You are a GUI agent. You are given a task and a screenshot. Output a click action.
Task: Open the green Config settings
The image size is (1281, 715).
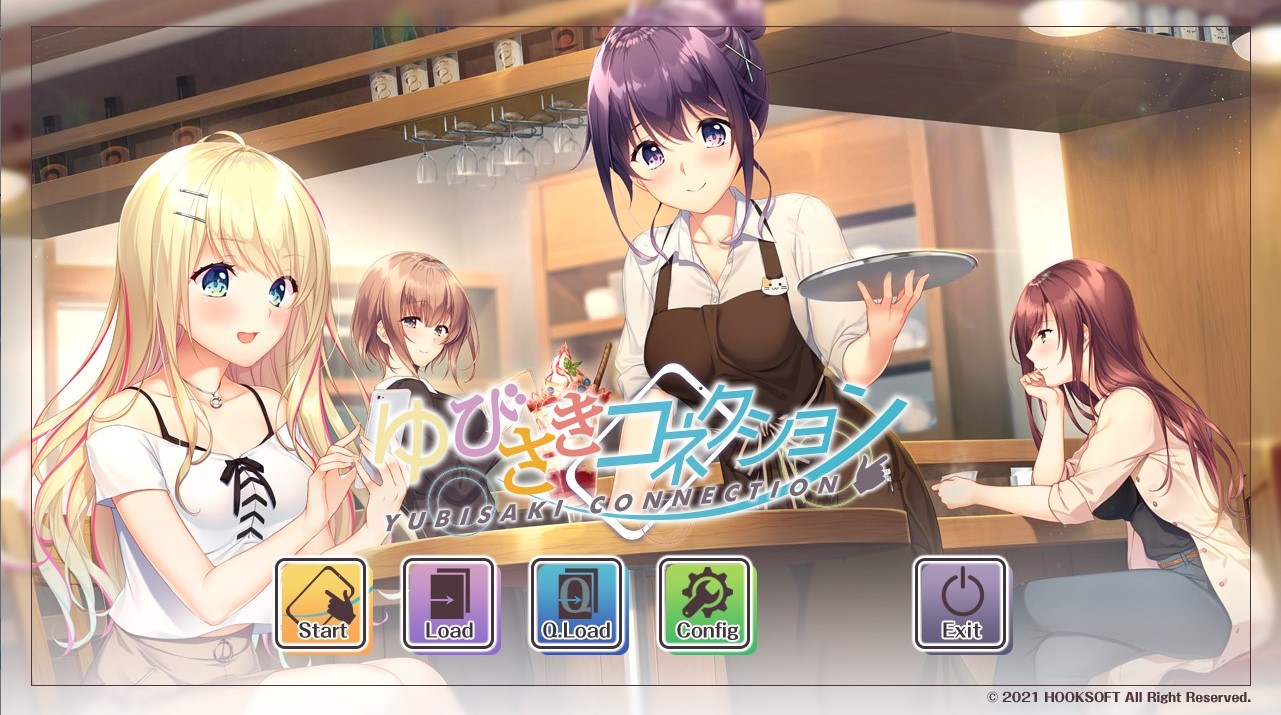click(705, 604)
